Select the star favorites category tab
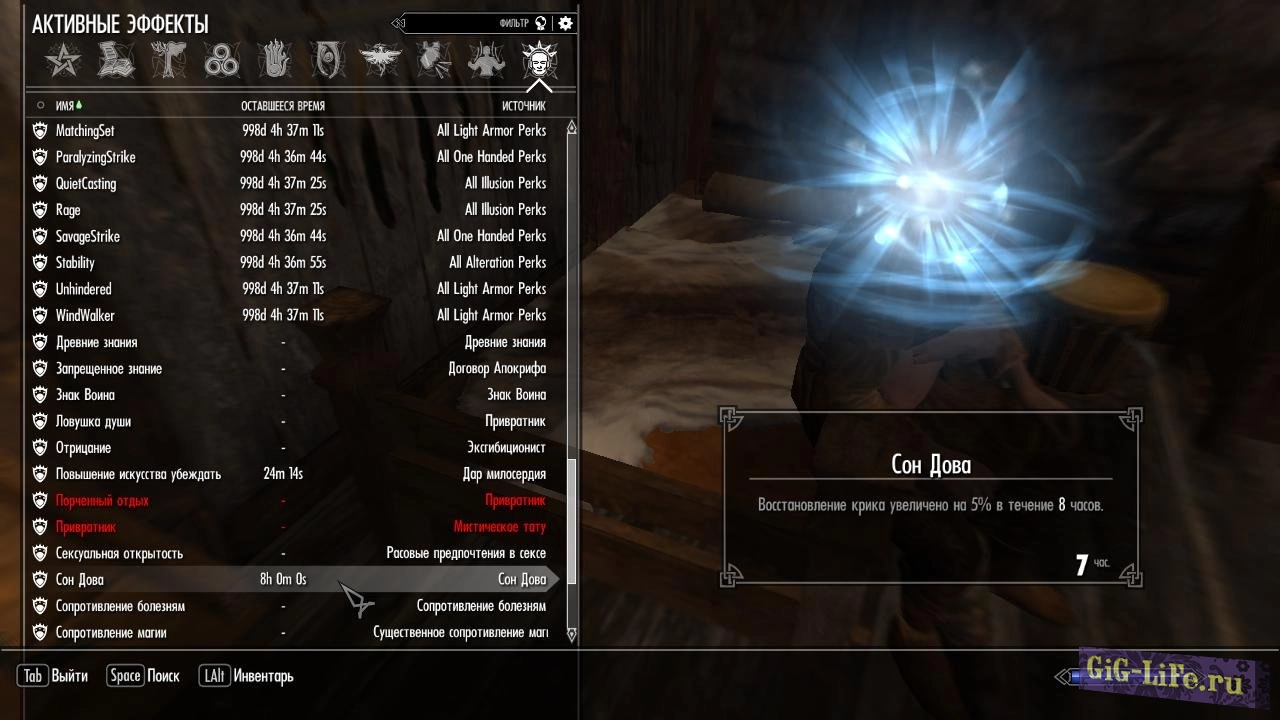This screenshot has width=1280, height=720. coord(62,61)
